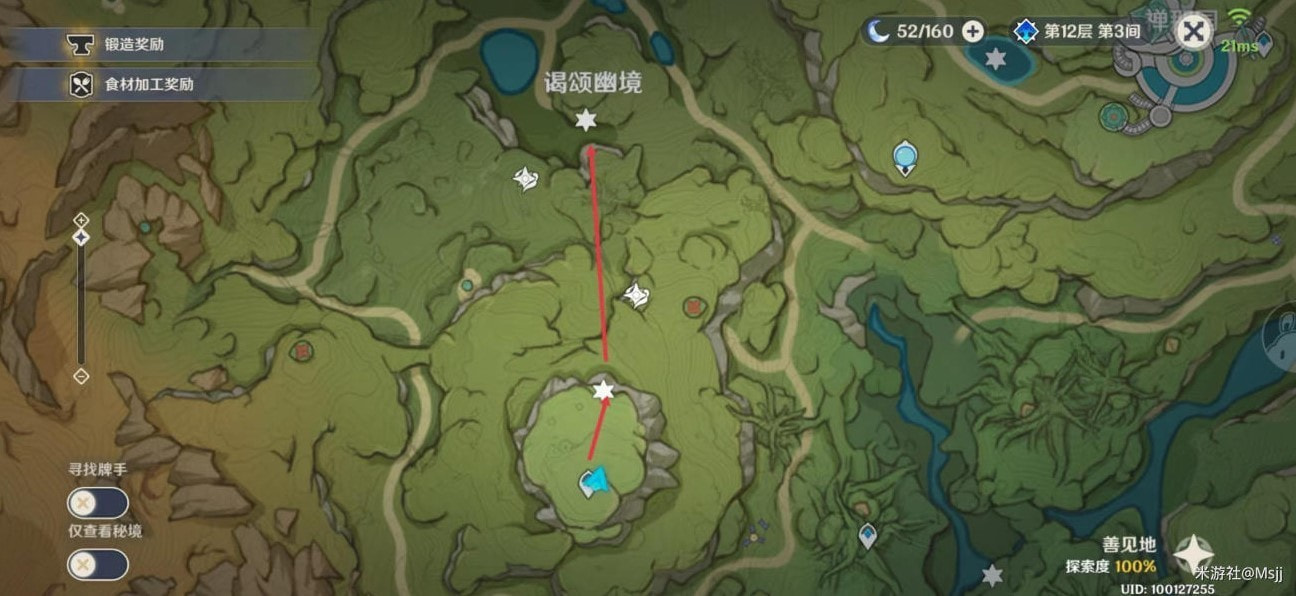Toggle the 寻找牌手 switch
1296x596 pixels.
(97, 503)
